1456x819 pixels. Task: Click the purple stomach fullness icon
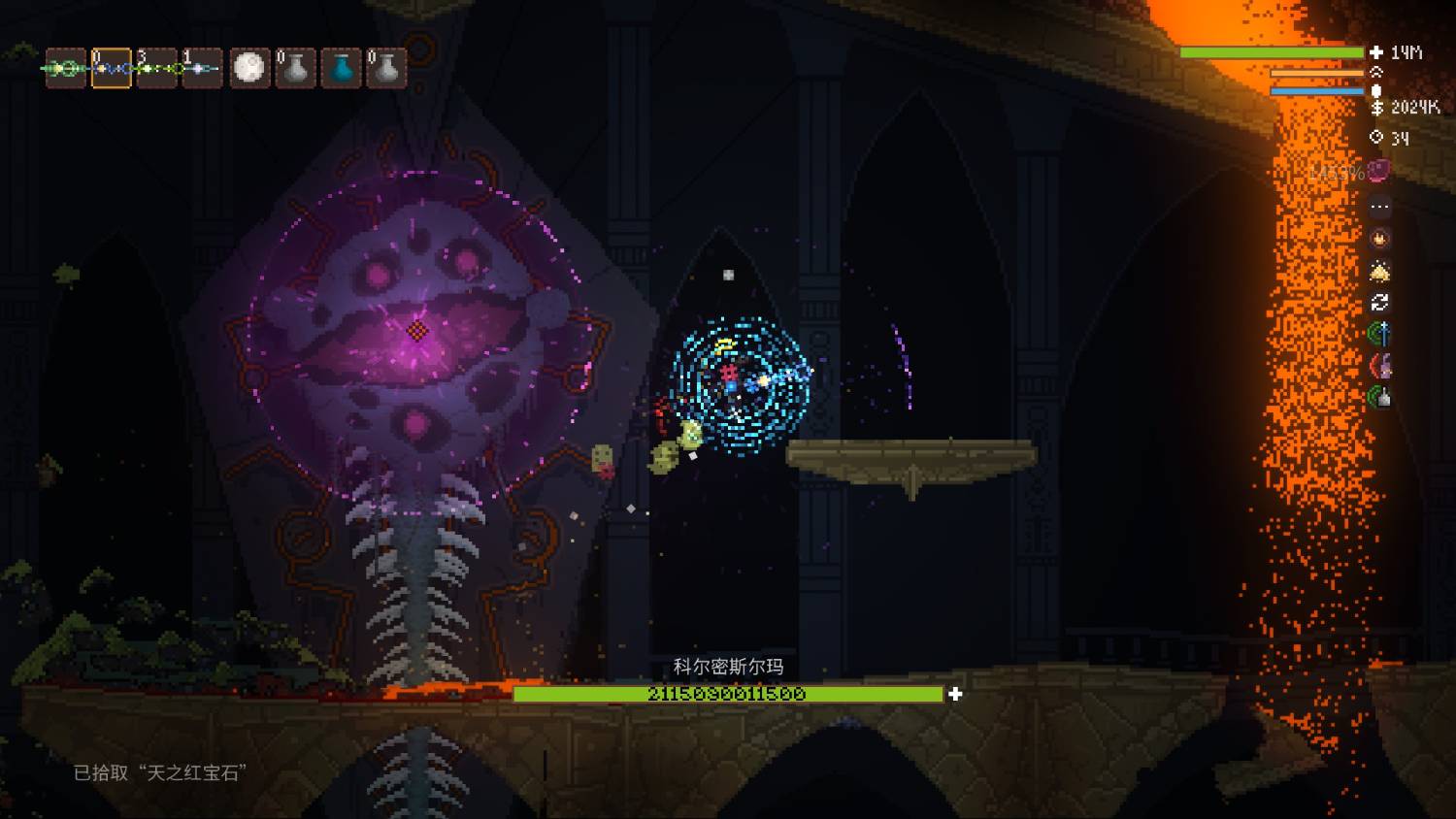point(1378,172)
